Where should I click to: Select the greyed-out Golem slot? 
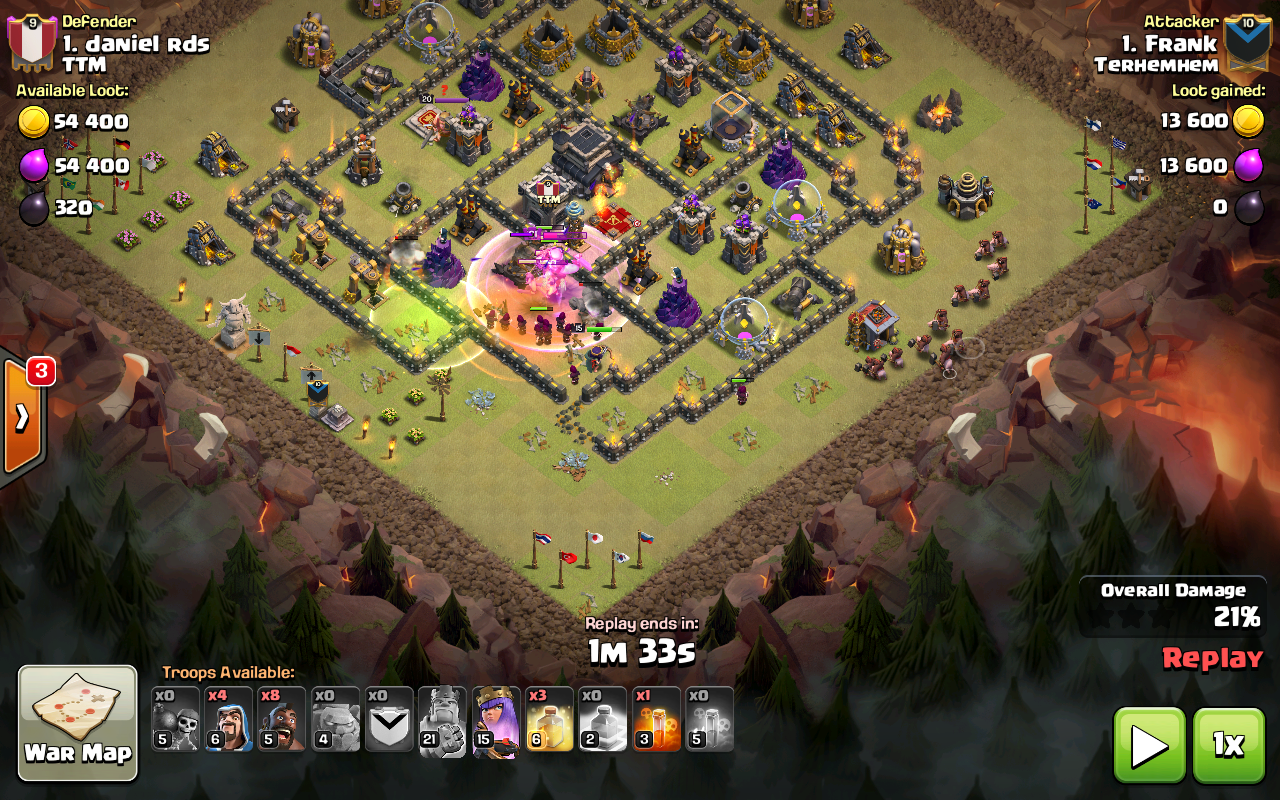click(336, 719)
